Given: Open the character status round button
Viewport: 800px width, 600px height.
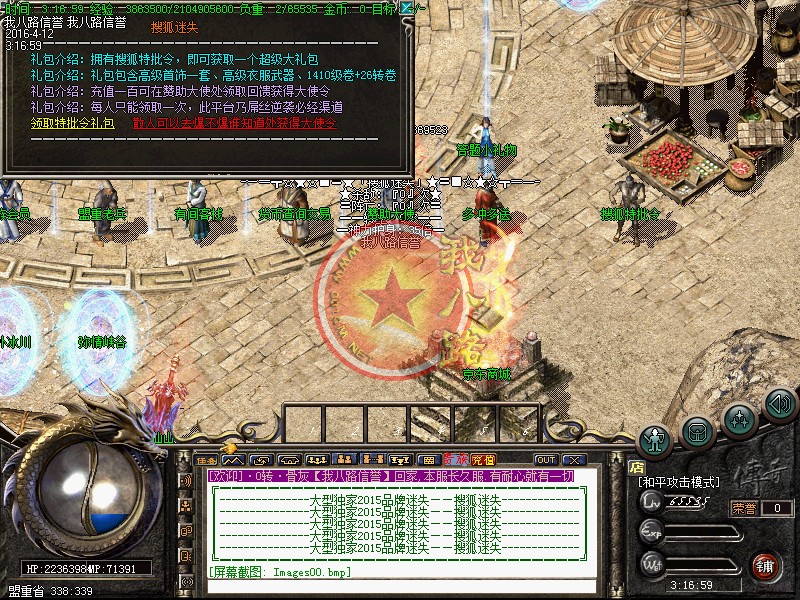Looking at the screenshot, I should [x=656, y=438].
